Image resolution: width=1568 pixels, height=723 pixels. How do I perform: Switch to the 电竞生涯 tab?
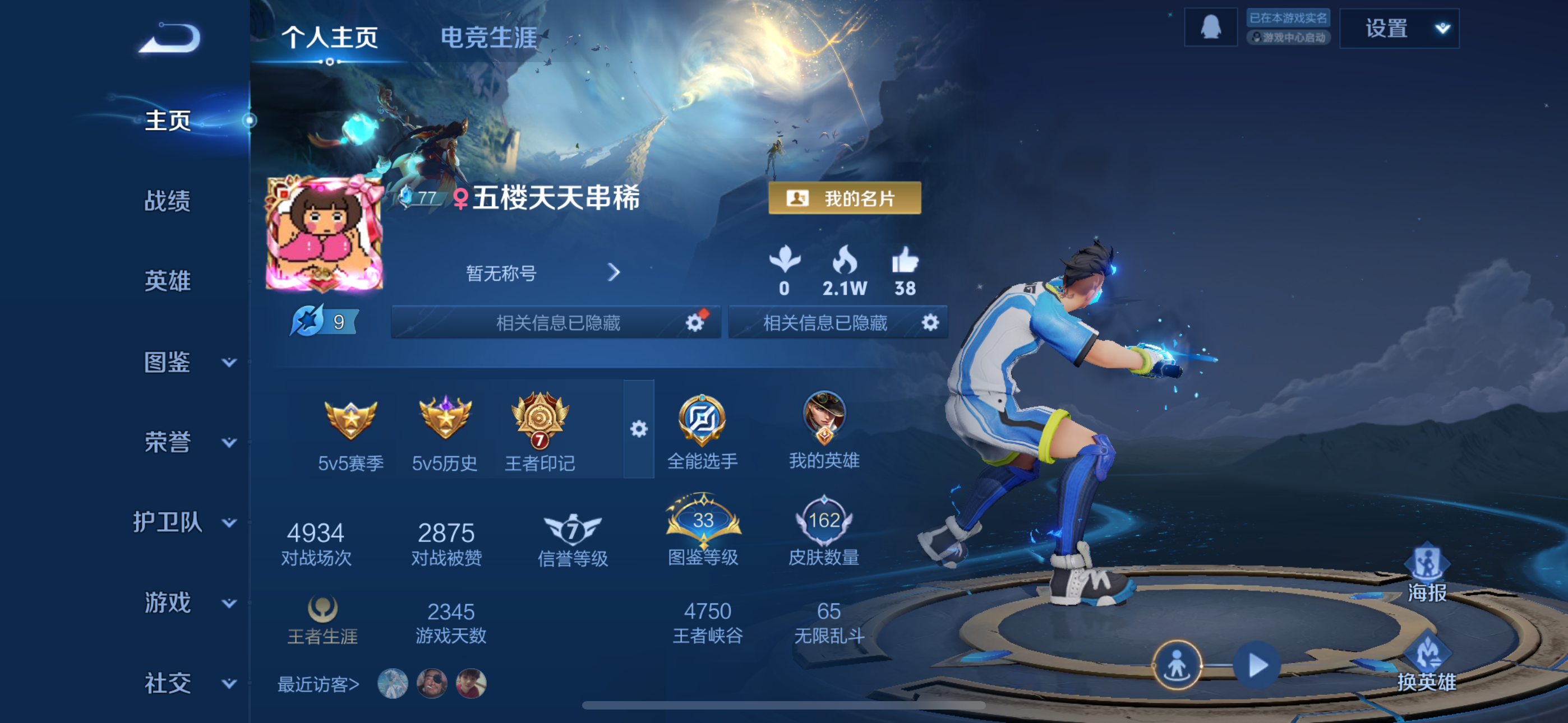pos(487,38)
